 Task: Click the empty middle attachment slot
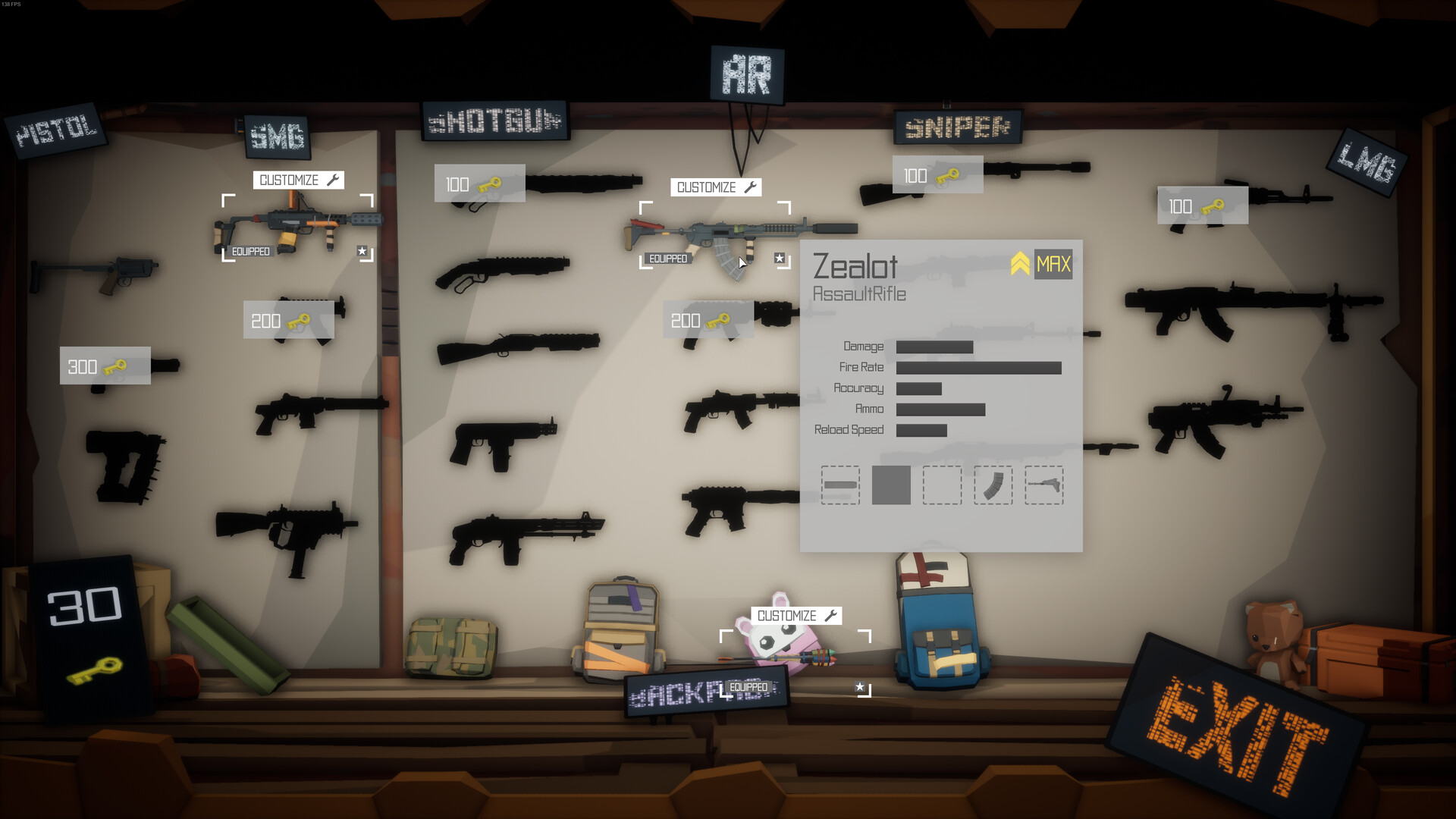(943, 486)
